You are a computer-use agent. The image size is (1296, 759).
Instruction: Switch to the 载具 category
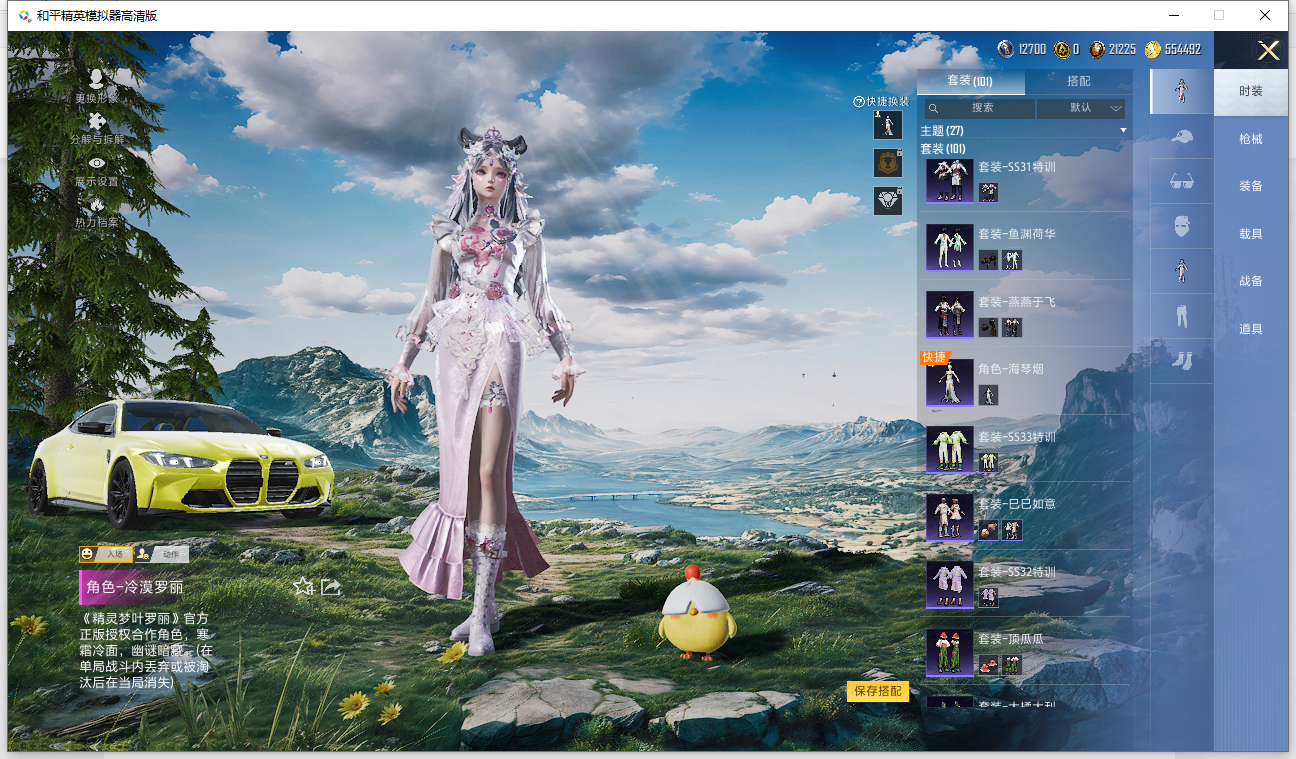point(1250,234)
